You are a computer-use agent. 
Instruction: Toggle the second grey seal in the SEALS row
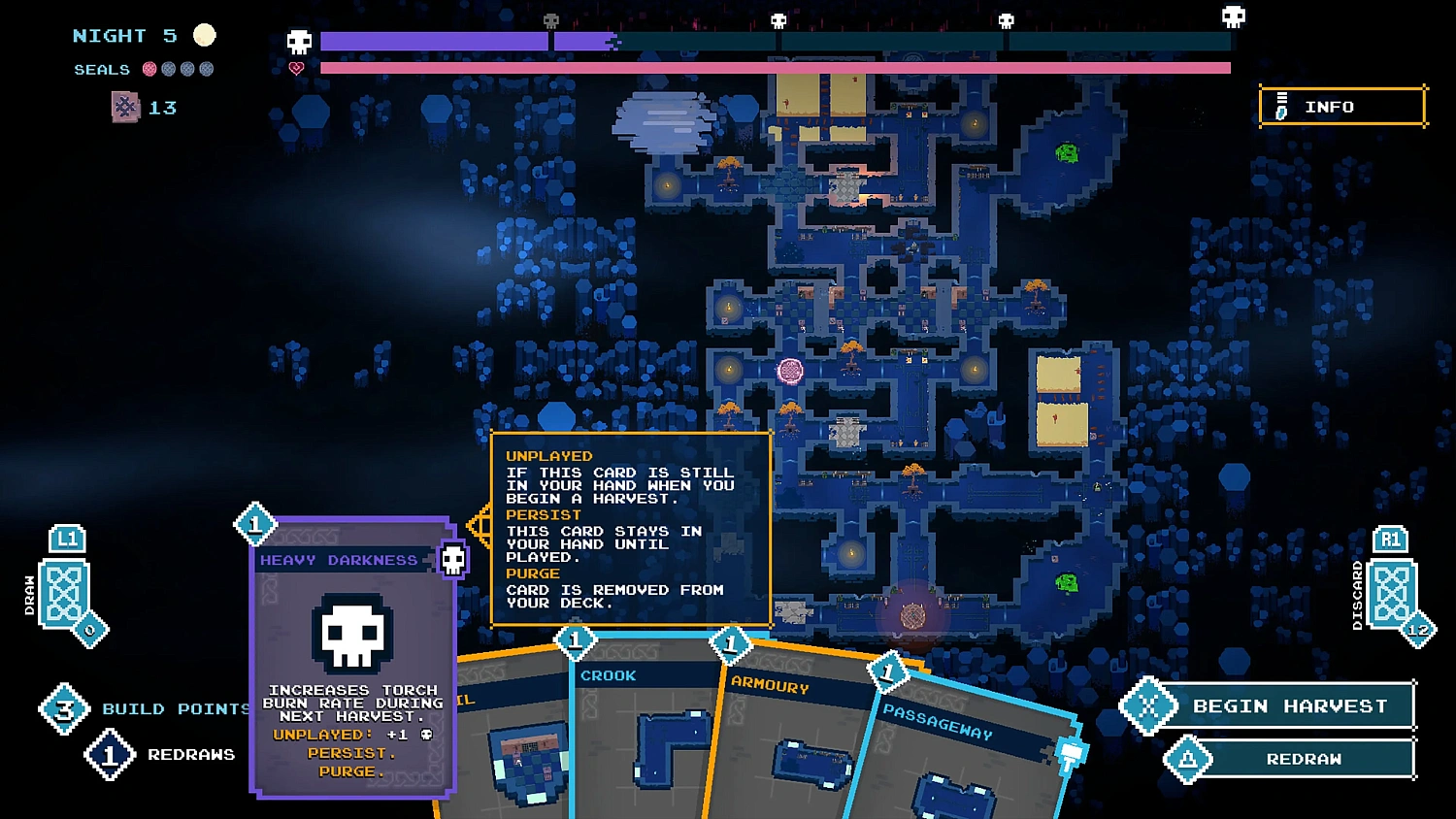coord(168,69)
